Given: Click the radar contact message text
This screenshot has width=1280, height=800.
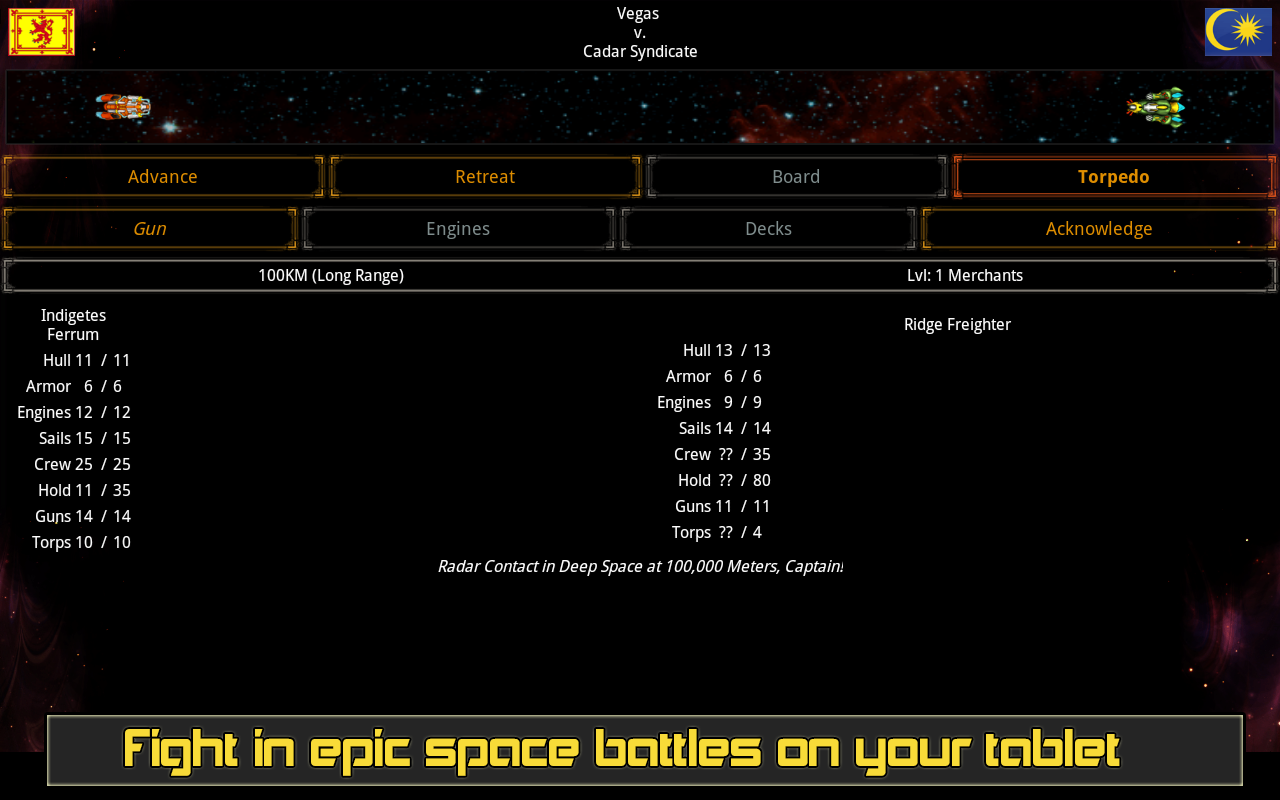Looking at the screenshot, I should pos(640,566).
